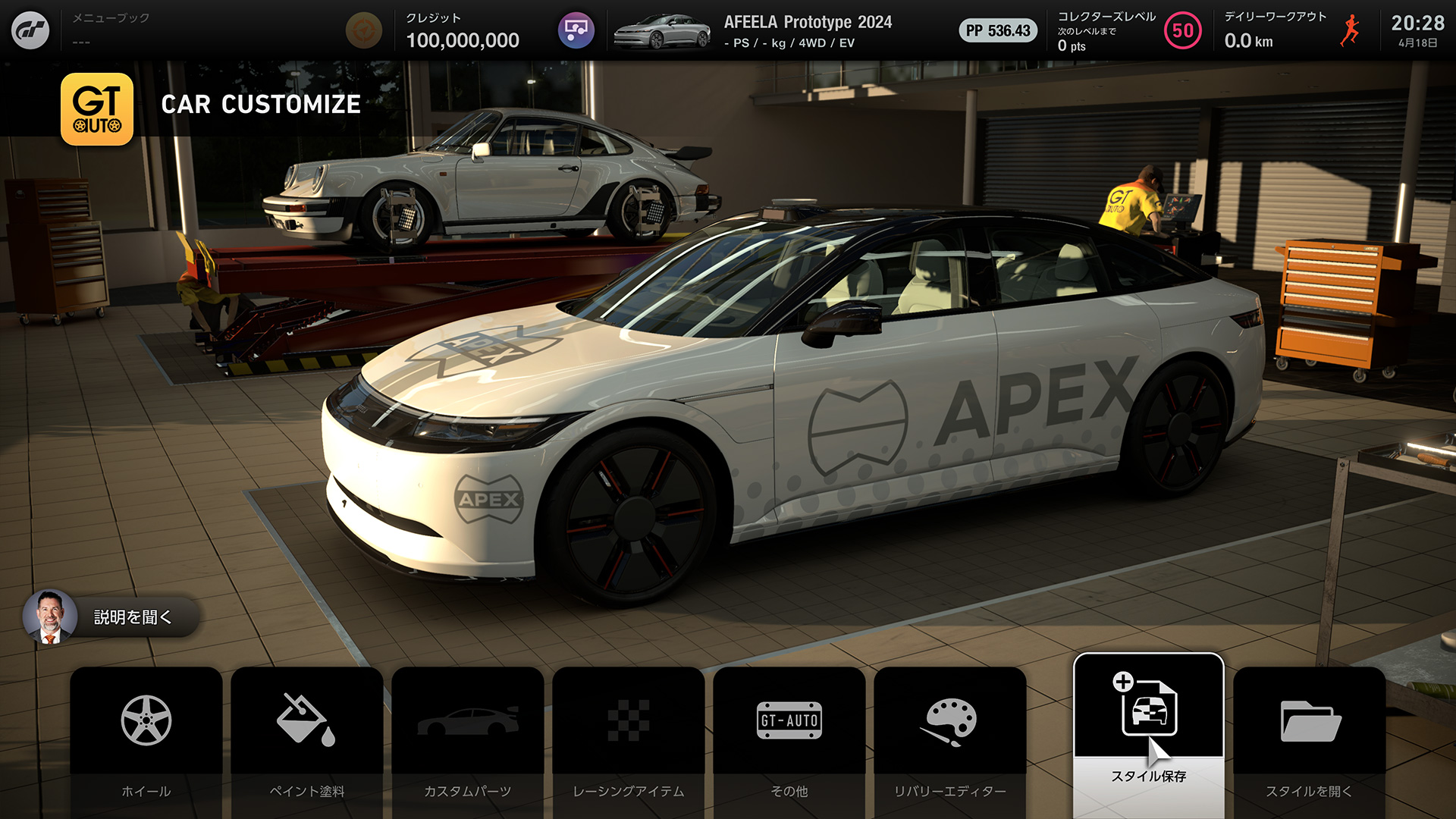Click the GT AUTO yellow logo badge
Viewport: 1456px width, 819px height.
tap(97, 109)
